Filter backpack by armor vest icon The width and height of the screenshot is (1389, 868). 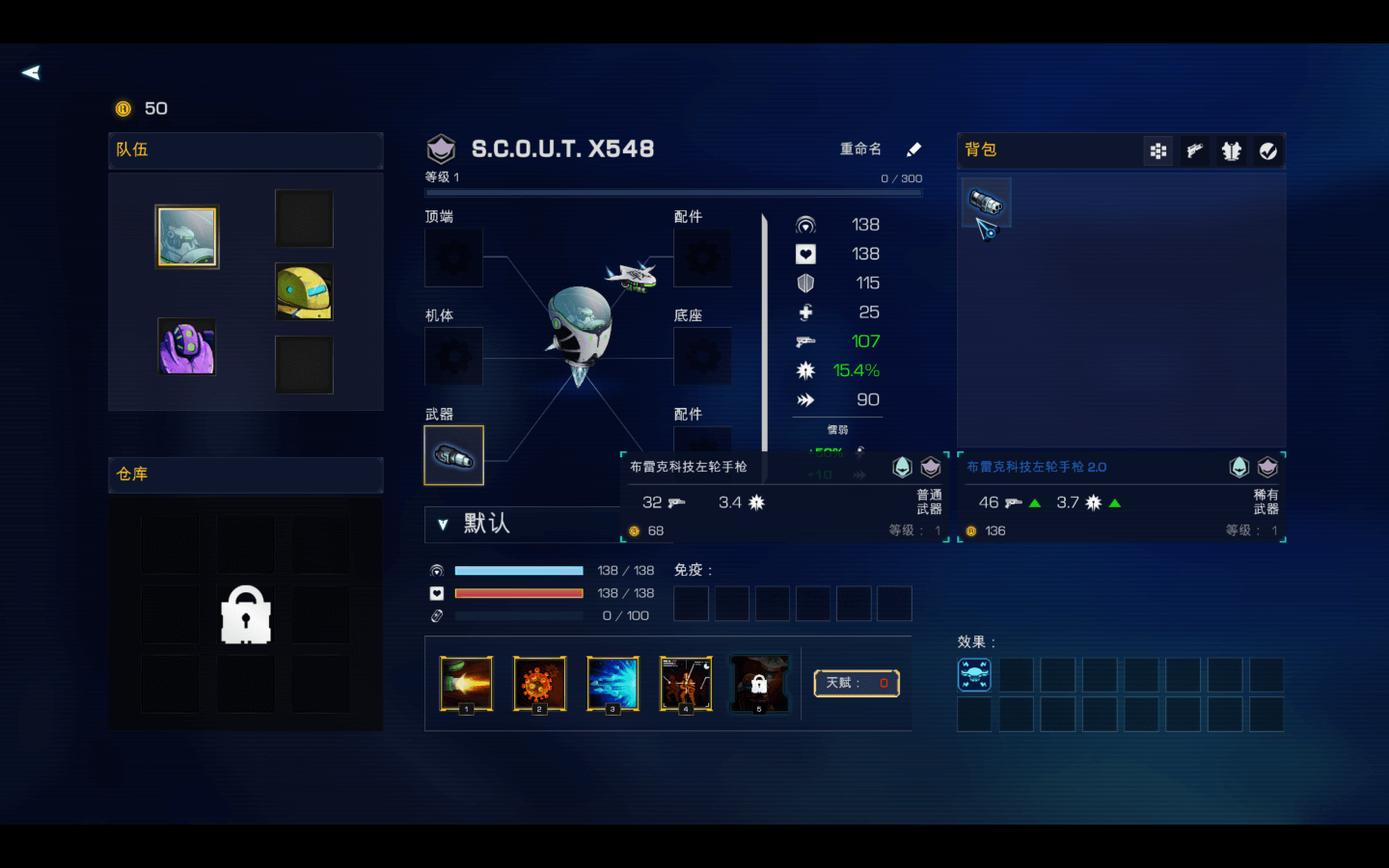[x=1232, y=150]
